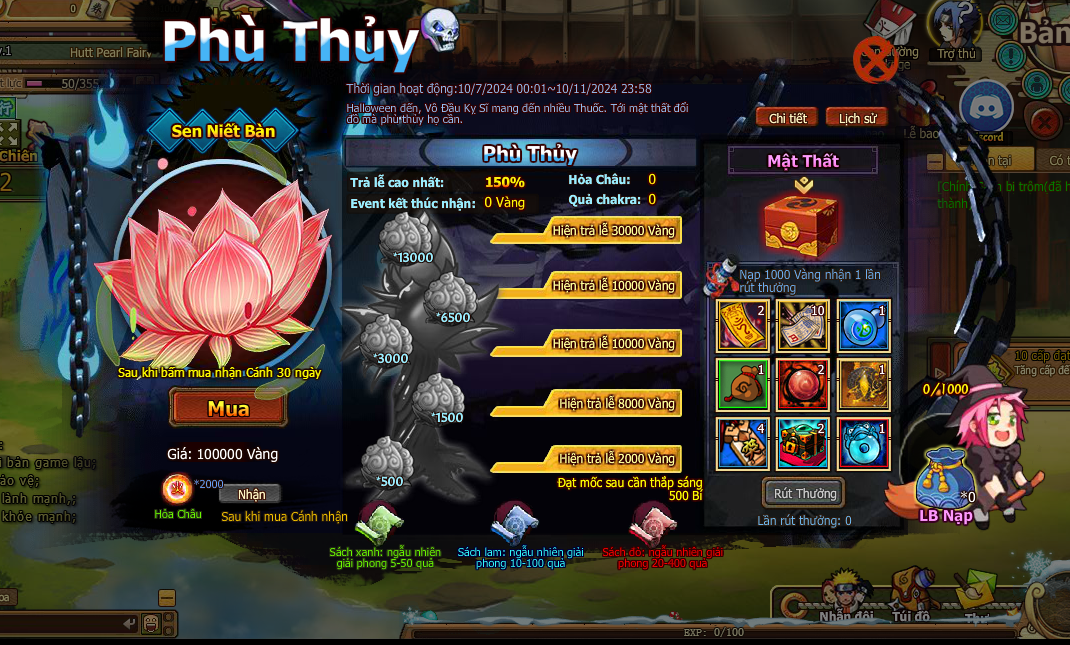Screen dimensions: 1070x645
Task: Open the Trợ thủ assistant portrait
Action: (954, 27)
